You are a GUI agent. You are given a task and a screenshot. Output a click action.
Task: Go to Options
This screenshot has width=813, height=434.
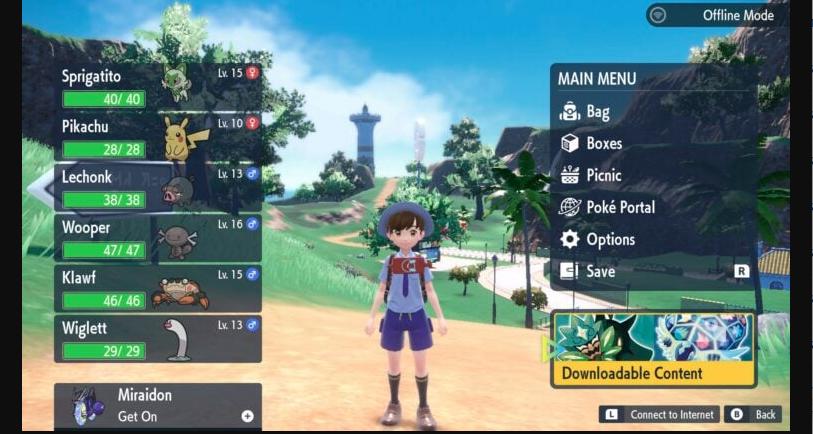point(610,239)
